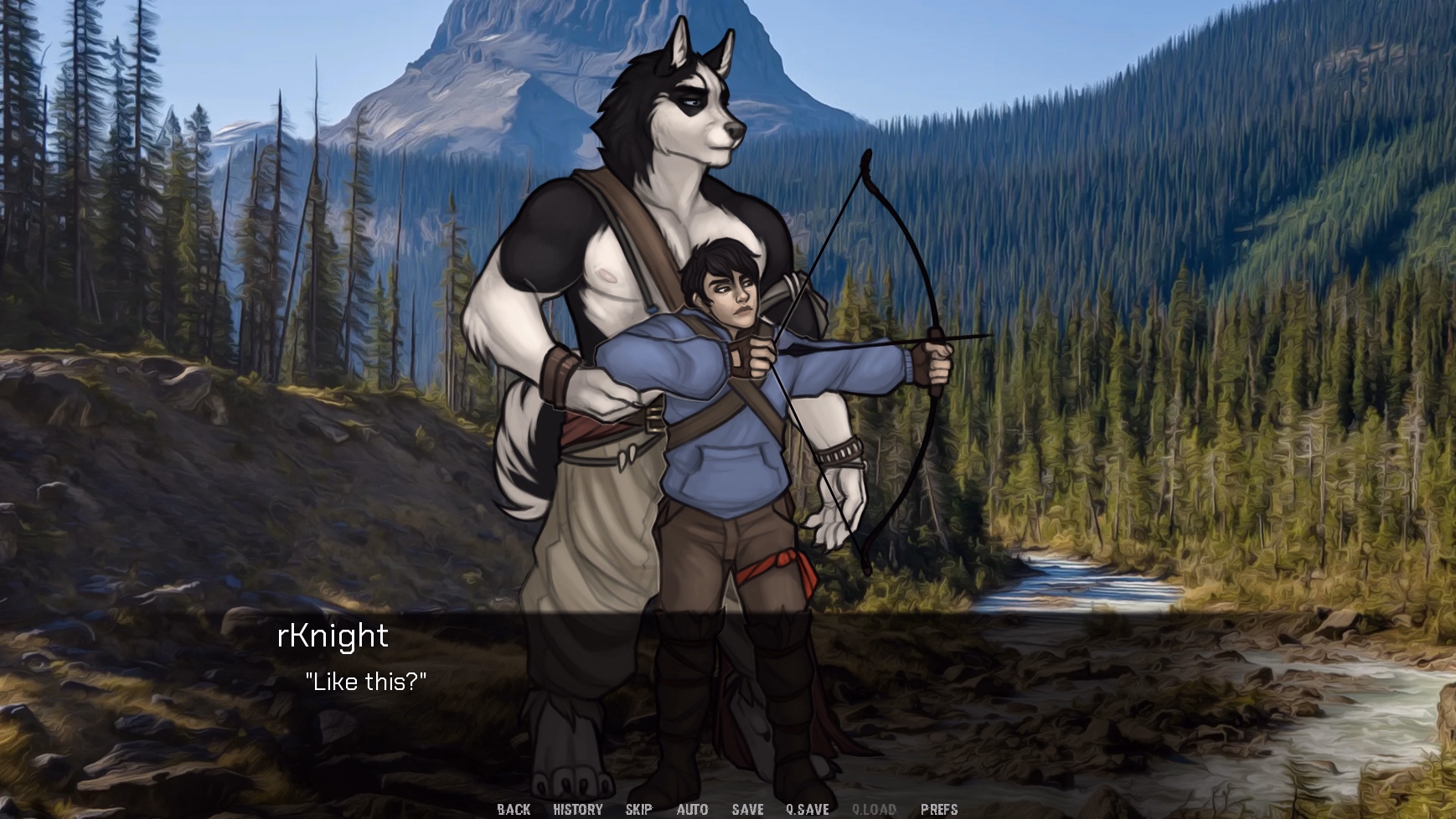Open the HISTORY dialogue log
Viewport: 1456px width, 819px height.
coord(576,809)
